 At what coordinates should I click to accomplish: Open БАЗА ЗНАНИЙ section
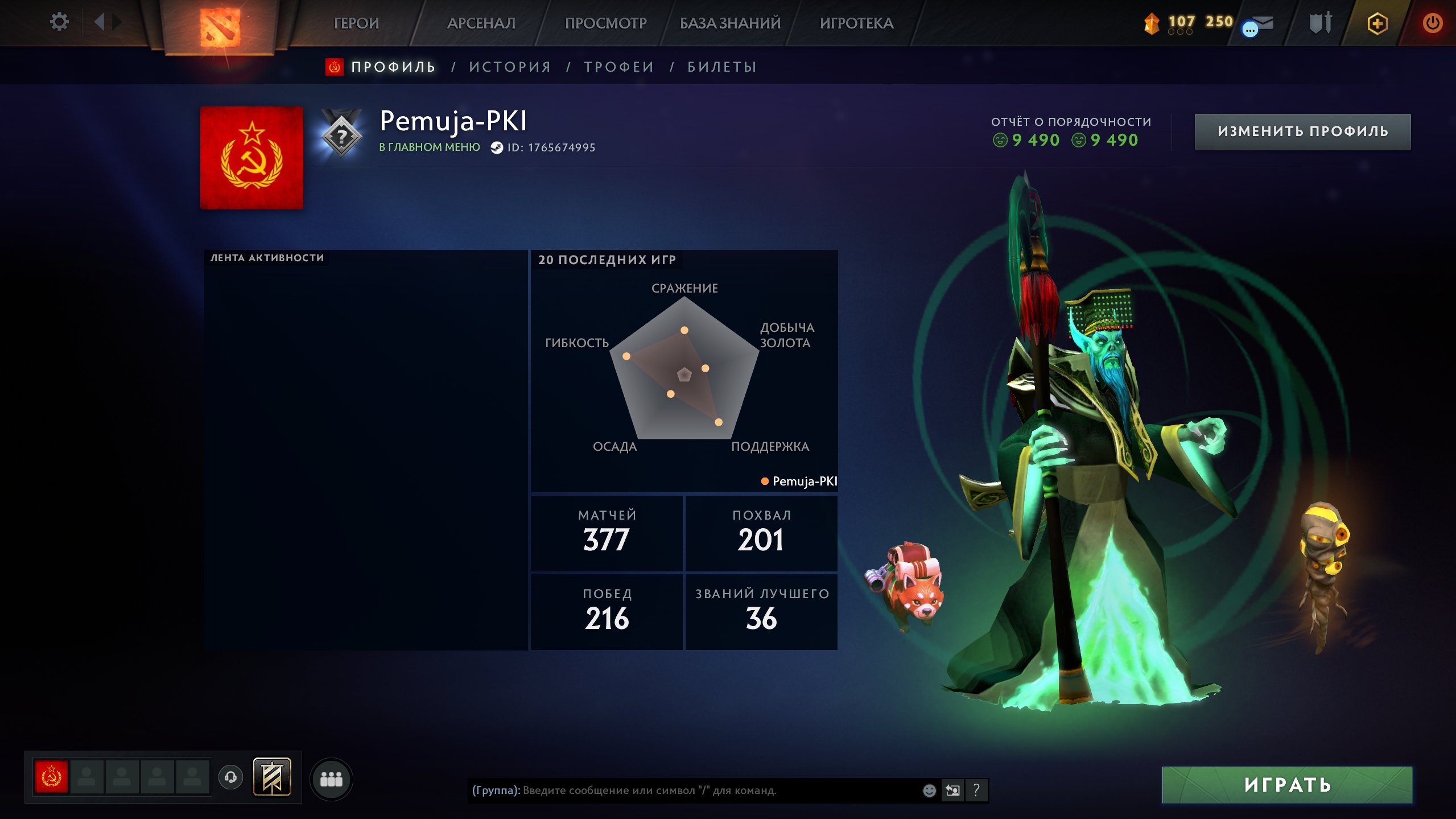[x=730, y=23]
